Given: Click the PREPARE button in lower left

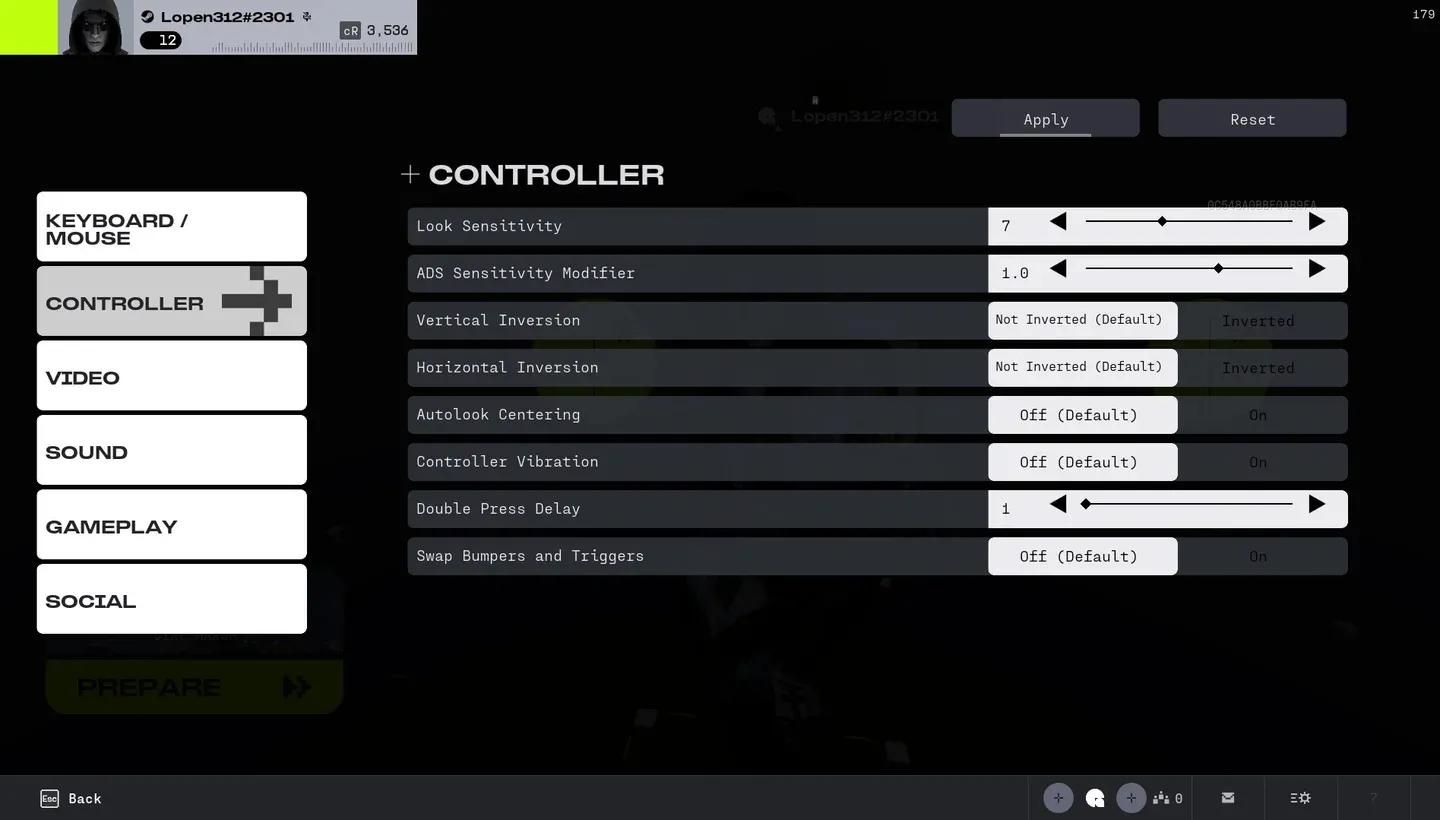Looking at the screenshot, I should (x=193, y=687).
